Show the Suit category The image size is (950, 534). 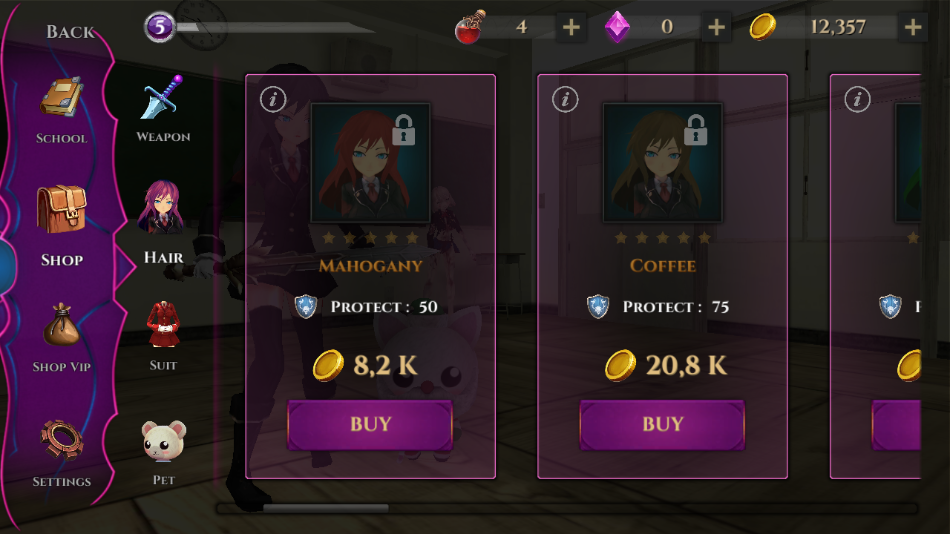(163, 337)
